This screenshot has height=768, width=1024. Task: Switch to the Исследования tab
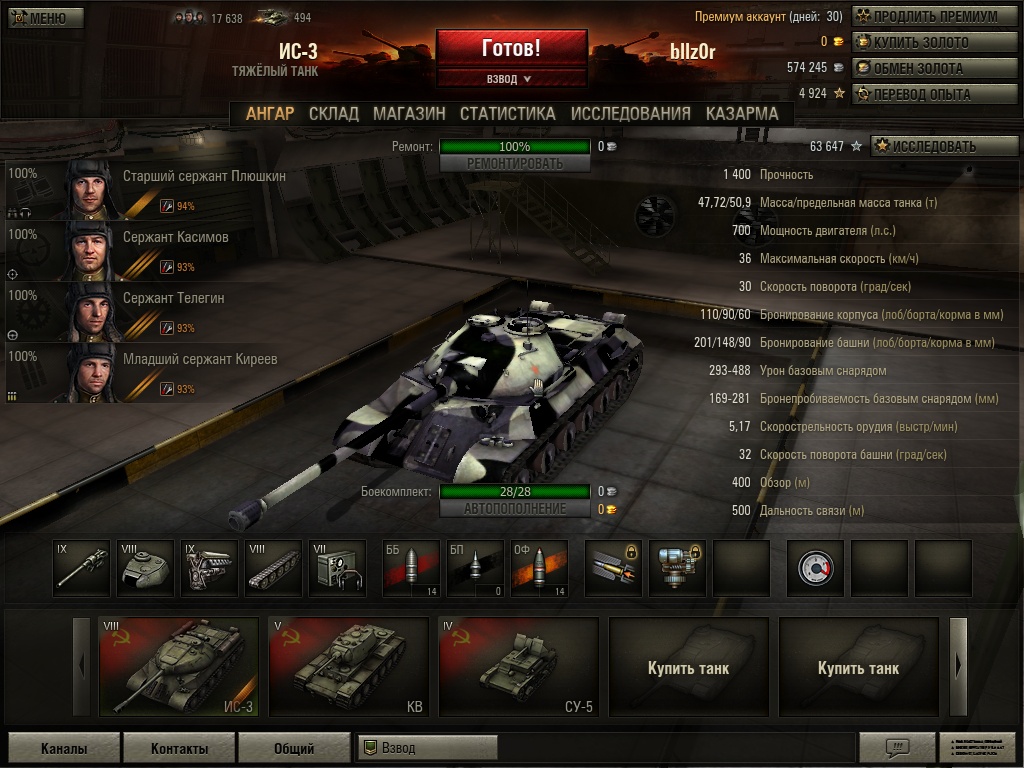click(x=630, y=114)
